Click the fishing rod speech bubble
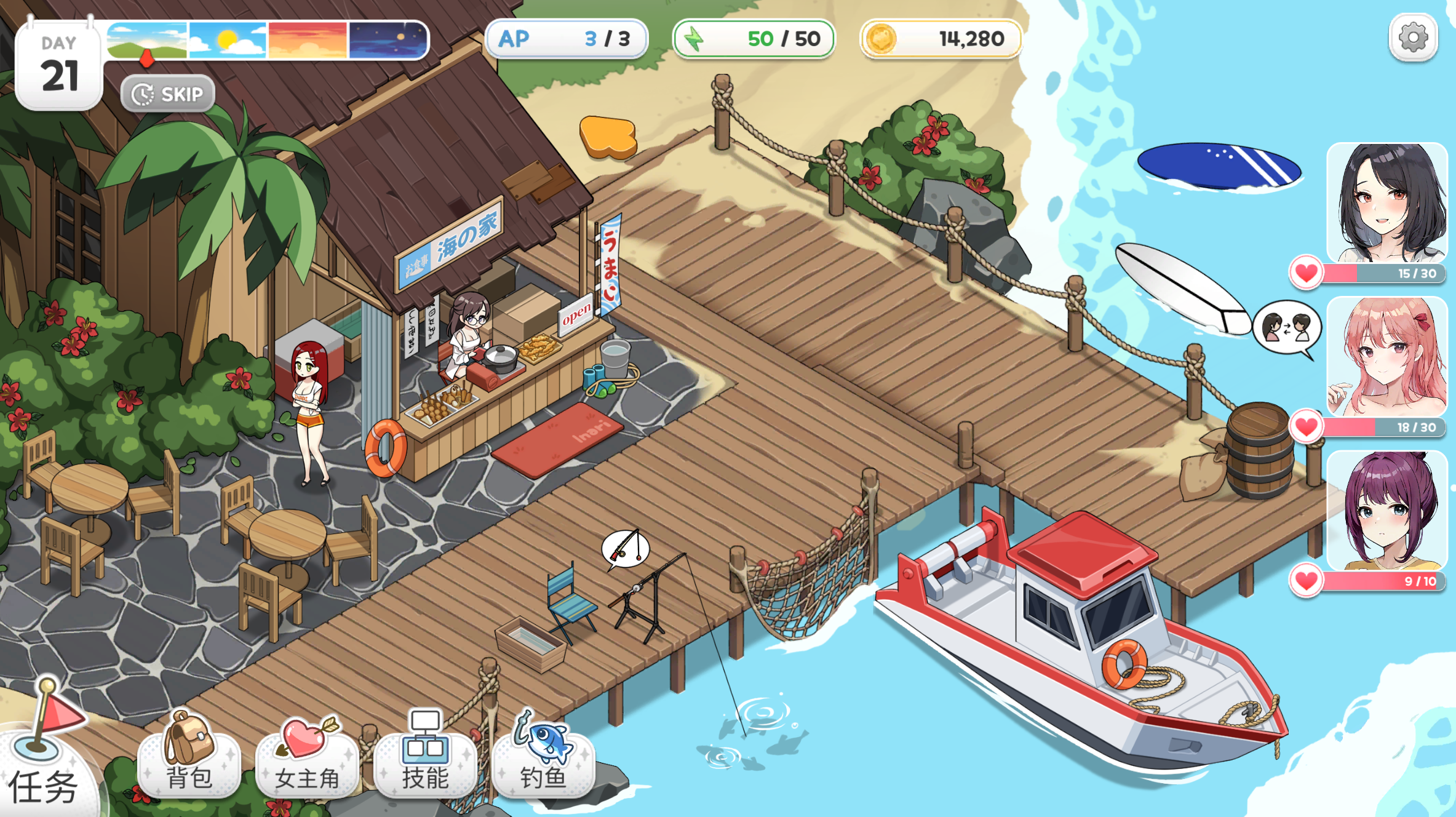1456x817 pixels. [x=625, y=548]
